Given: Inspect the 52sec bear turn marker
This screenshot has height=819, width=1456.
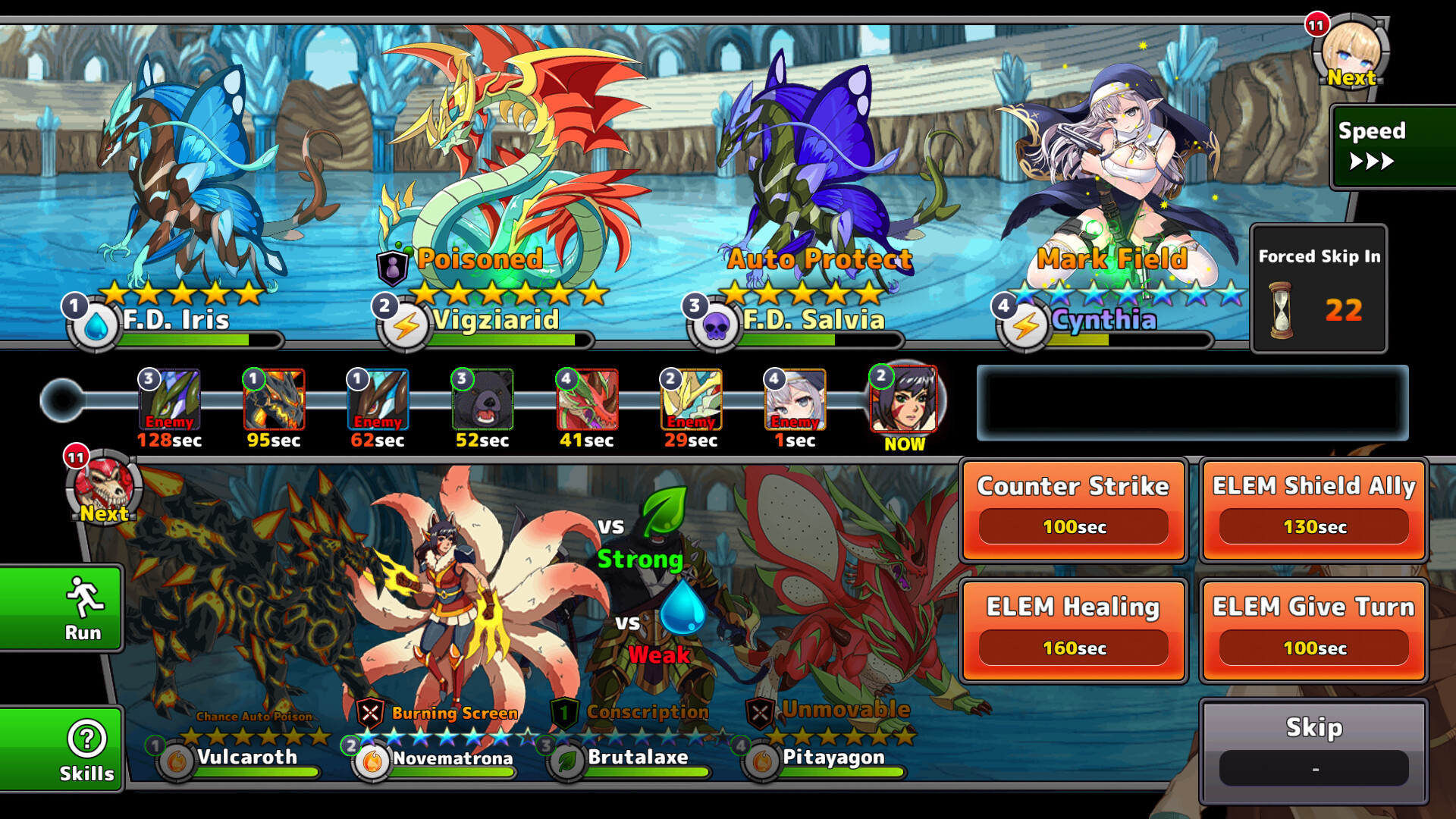Looking at the screenshot, I should coord(482,400).
